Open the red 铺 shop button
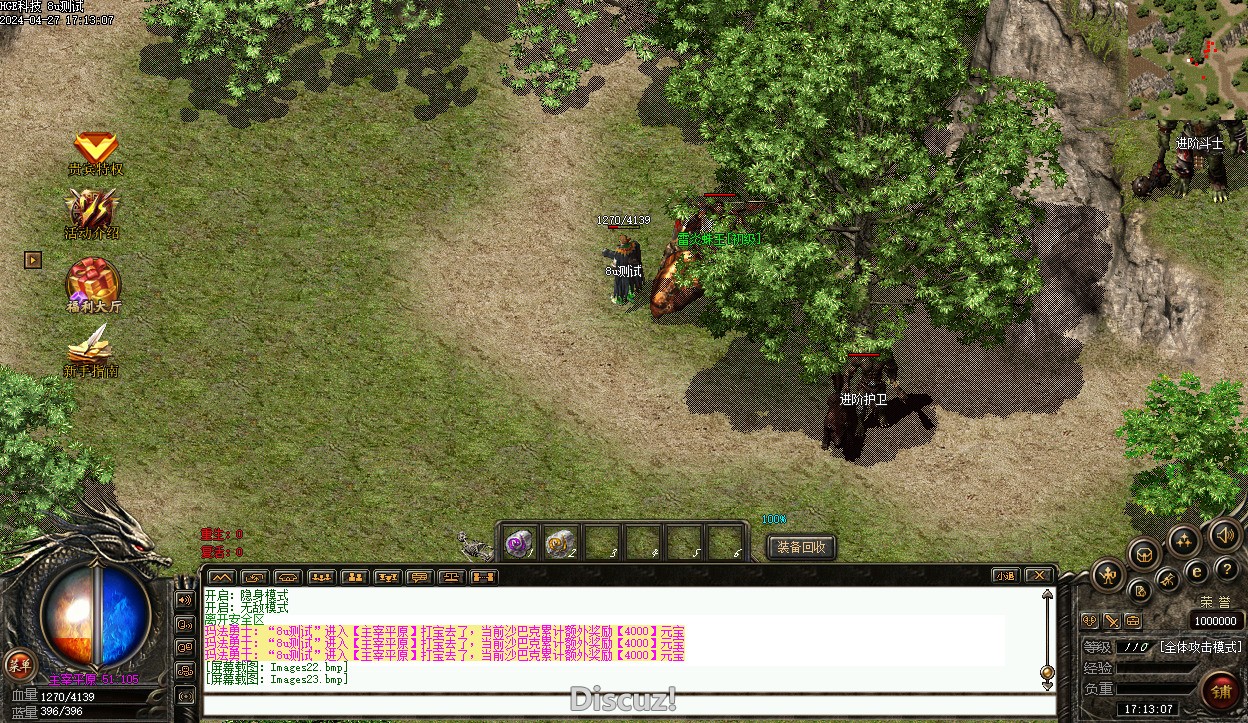The width and height of the screenshot is (1248, 723). (x=1221, y=691)
